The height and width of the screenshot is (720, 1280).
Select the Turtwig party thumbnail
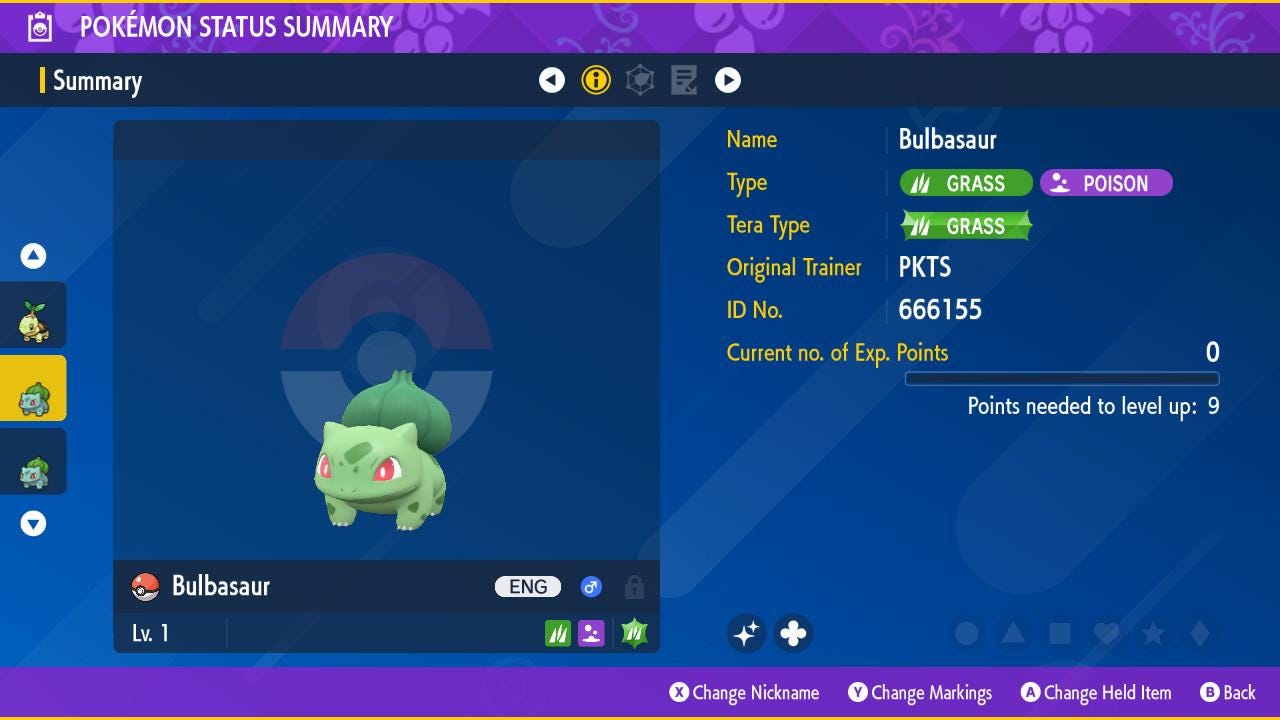34,316
